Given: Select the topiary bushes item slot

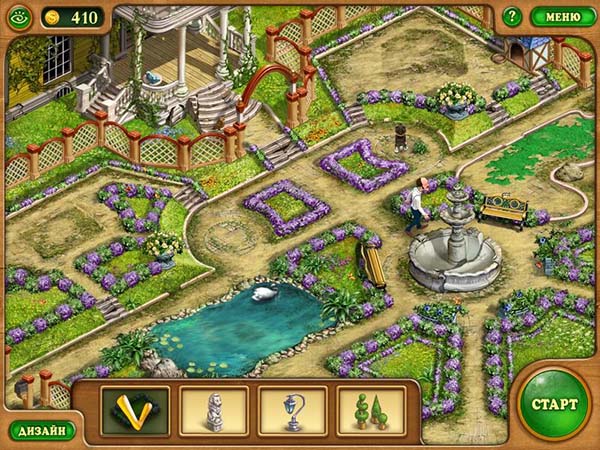Looking at the screenshot, I should (x=371, y=411).
